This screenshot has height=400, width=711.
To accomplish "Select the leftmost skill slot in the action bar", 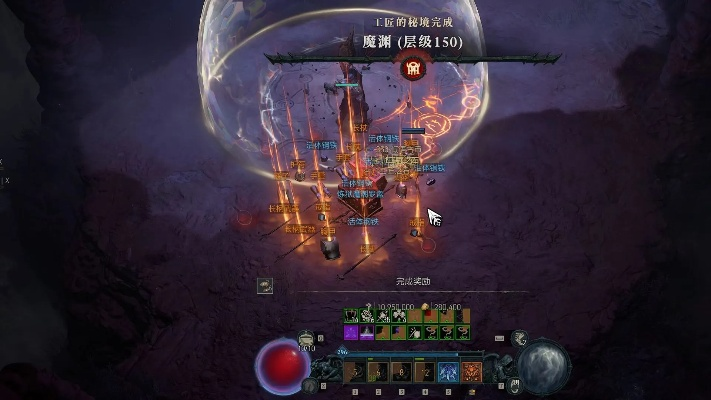I will pyautogui.click(x=354, y=372).
